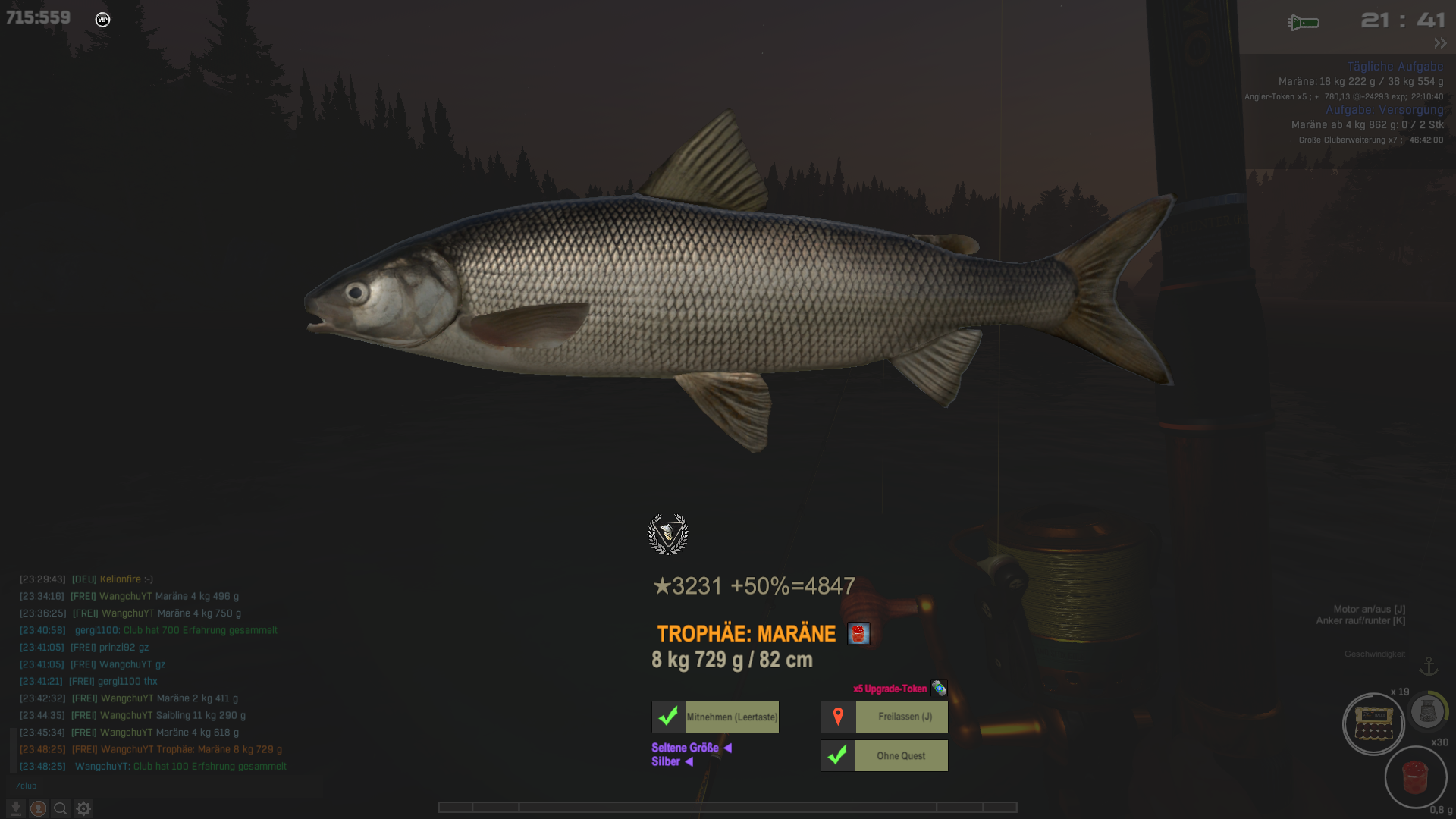This screenshot has width=1456, height=819.
Task: Keep the fish with Mitnehmen
Action: pyautogui.click(x=715, y=717)
